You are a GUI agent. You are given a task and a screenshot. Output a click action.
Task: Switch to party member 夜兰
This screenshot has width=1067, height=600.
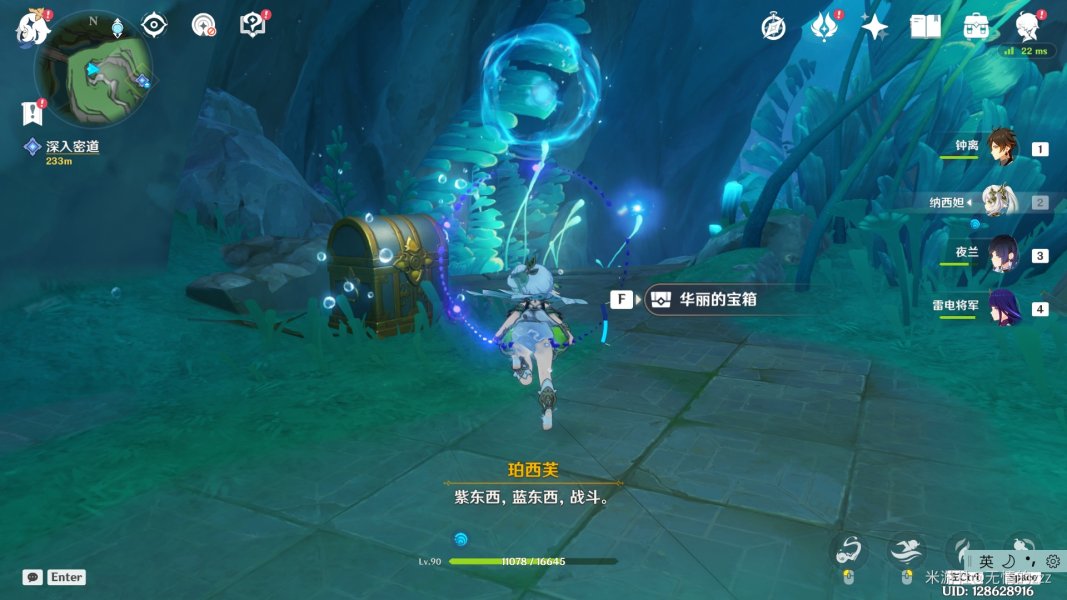pyautogui.click(x=1002, y=254)
